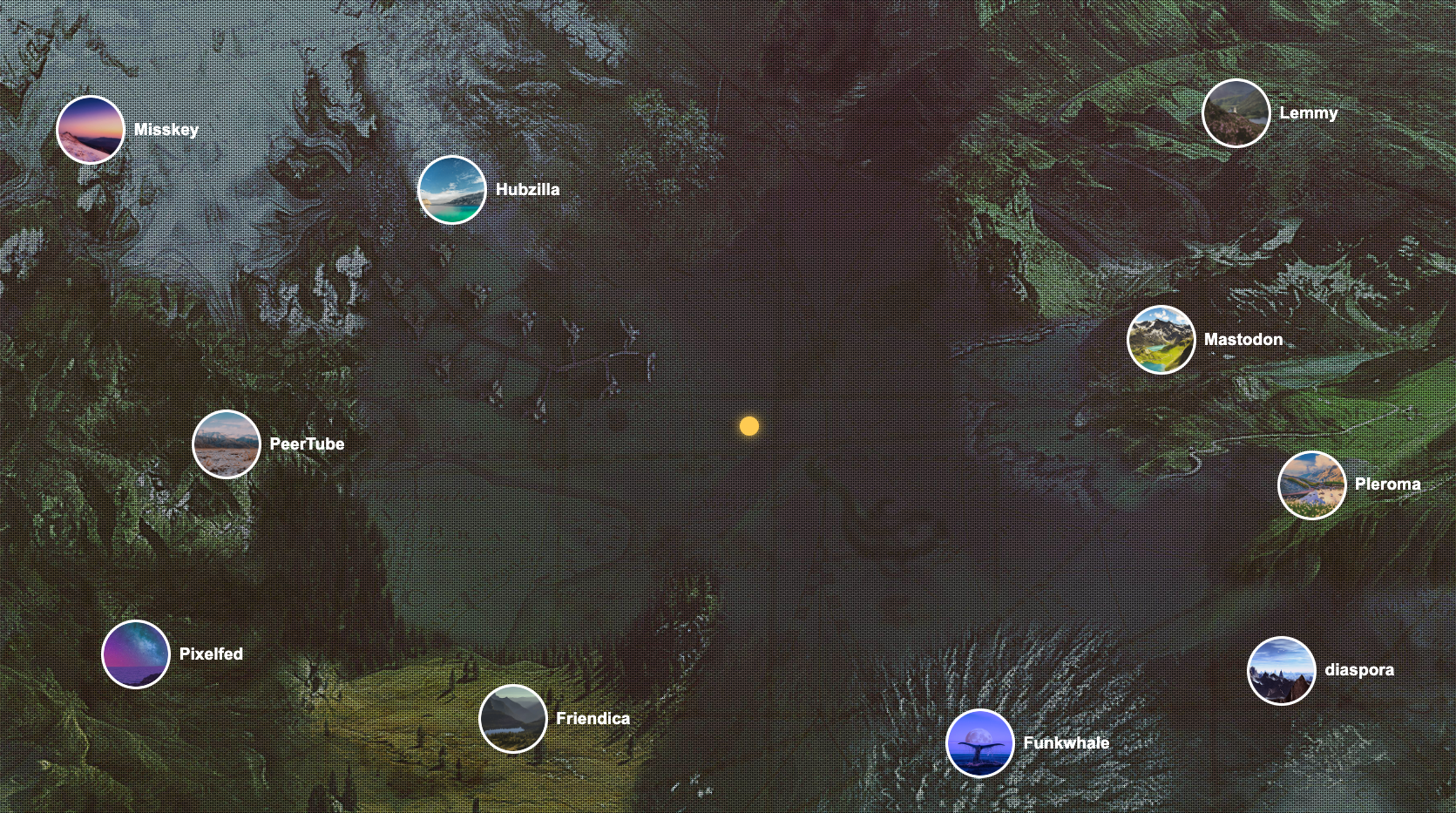Pick the Pleroma node

1311,485
